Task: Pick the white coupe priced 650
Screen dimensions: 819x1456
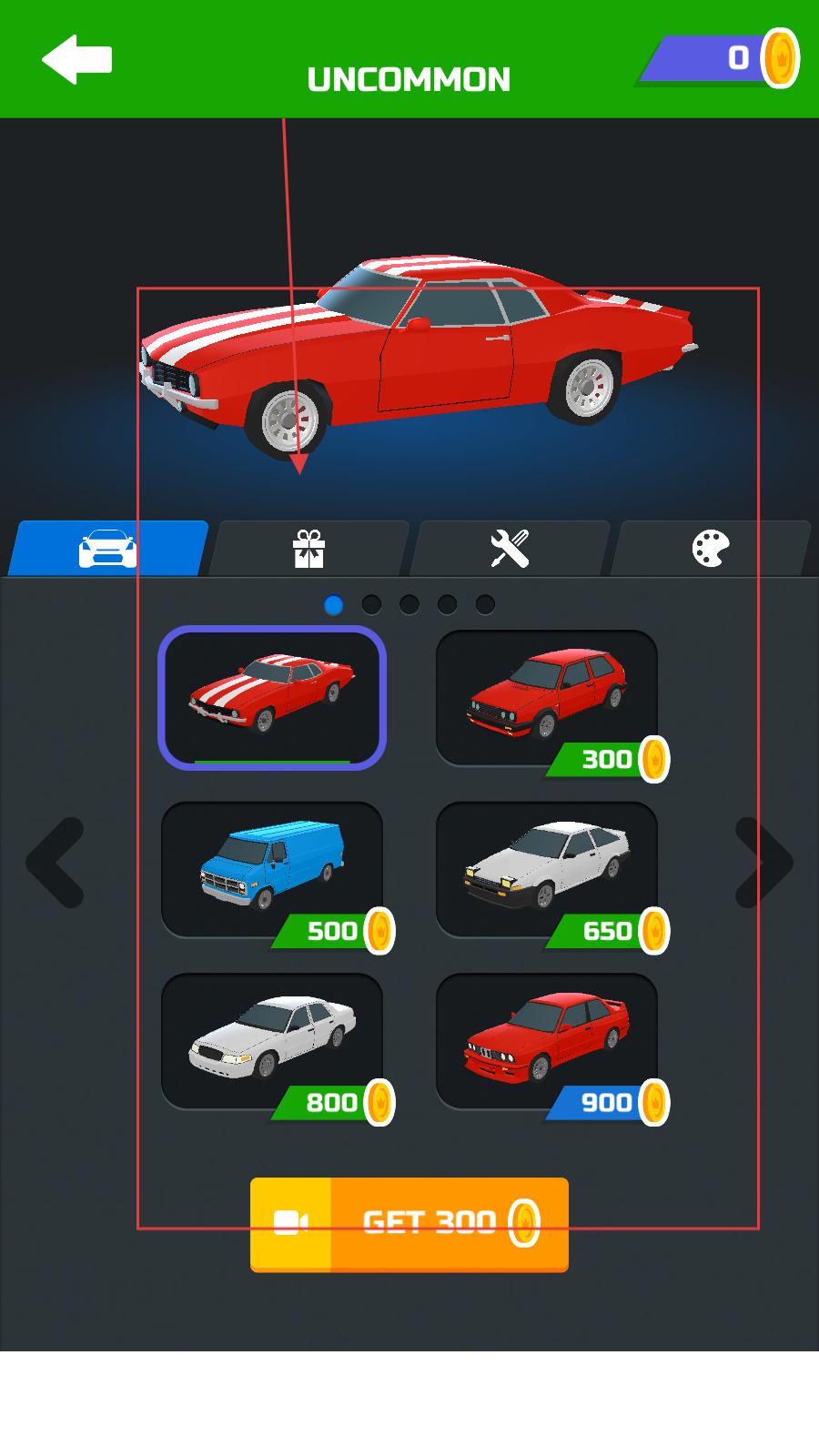Action: point(547,869)
